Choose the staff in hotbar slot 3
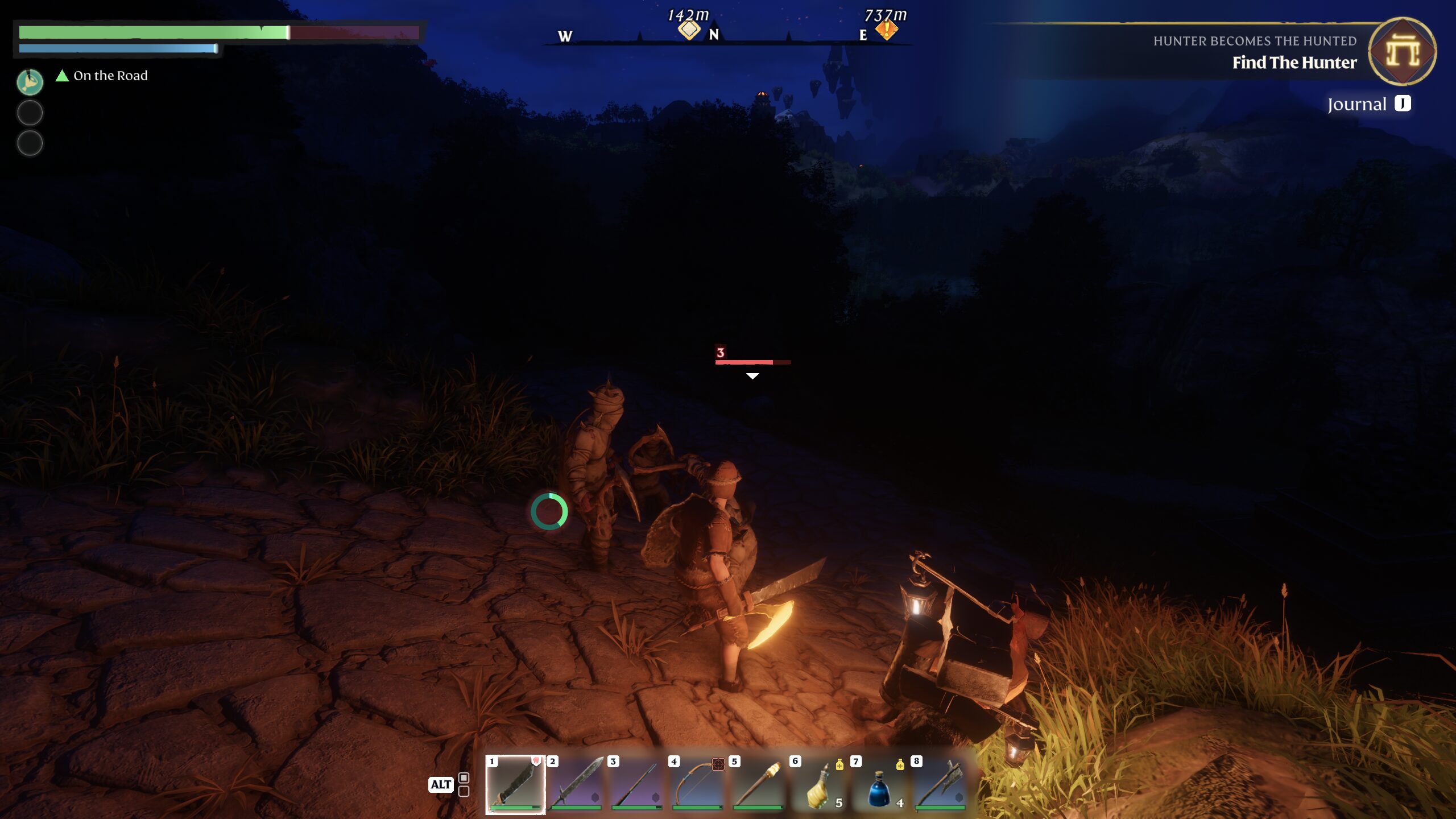1456x819 pixels. (637, 784)
